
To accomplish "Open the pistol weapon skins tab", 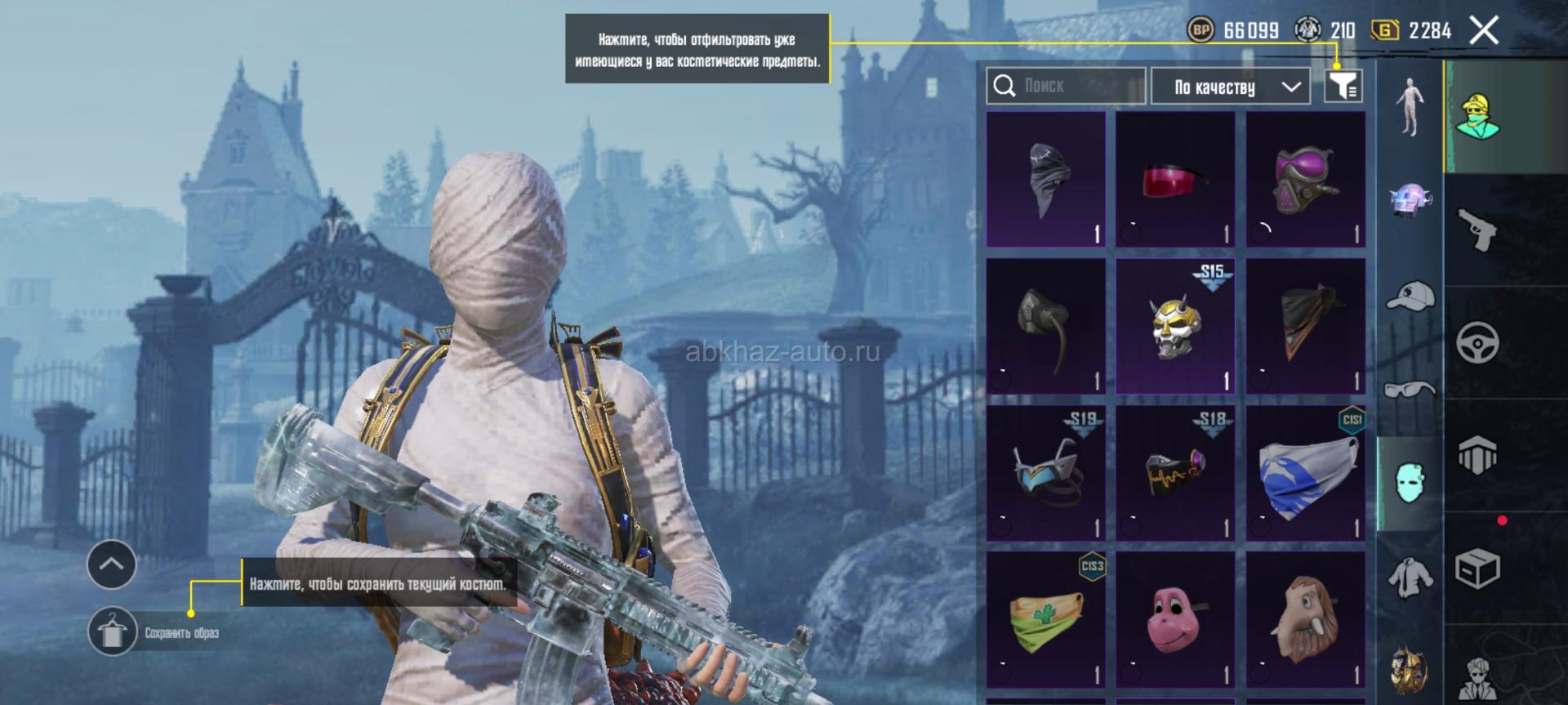I will click(1477, 230).
